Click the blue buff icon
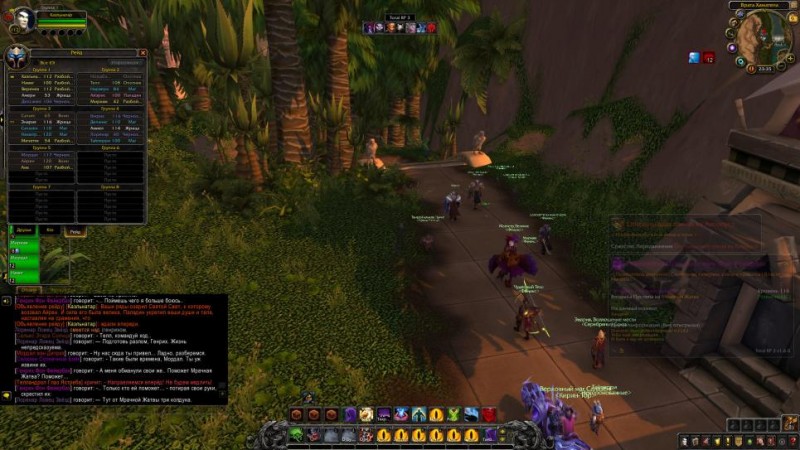The height and width of the screenshot is (450, 800). [694, 57]
